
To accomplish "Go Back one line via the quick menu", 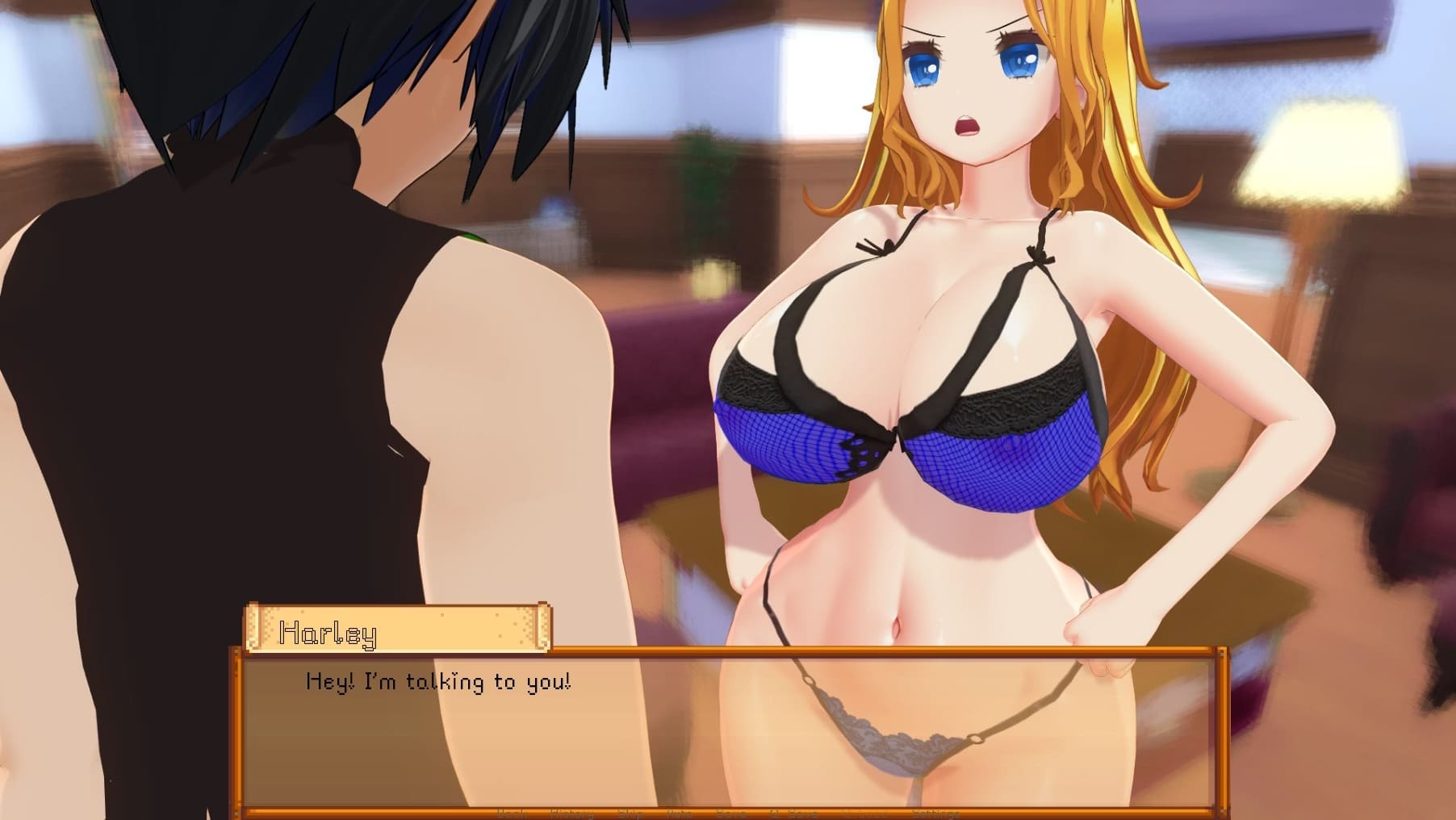I will (x=511, y=814).
